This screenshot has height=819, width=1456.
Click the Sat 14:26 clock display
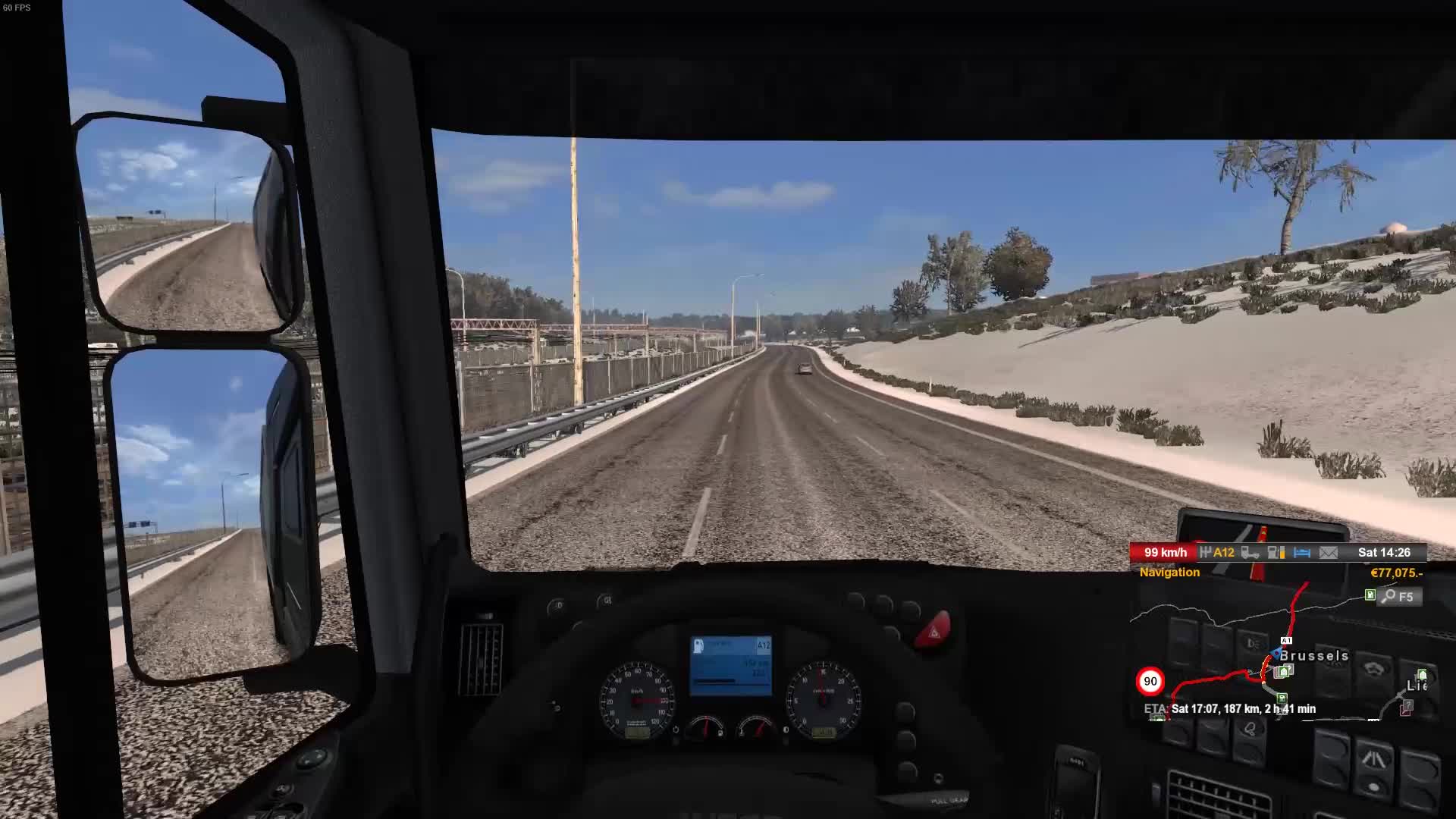tap(1385, 553)
